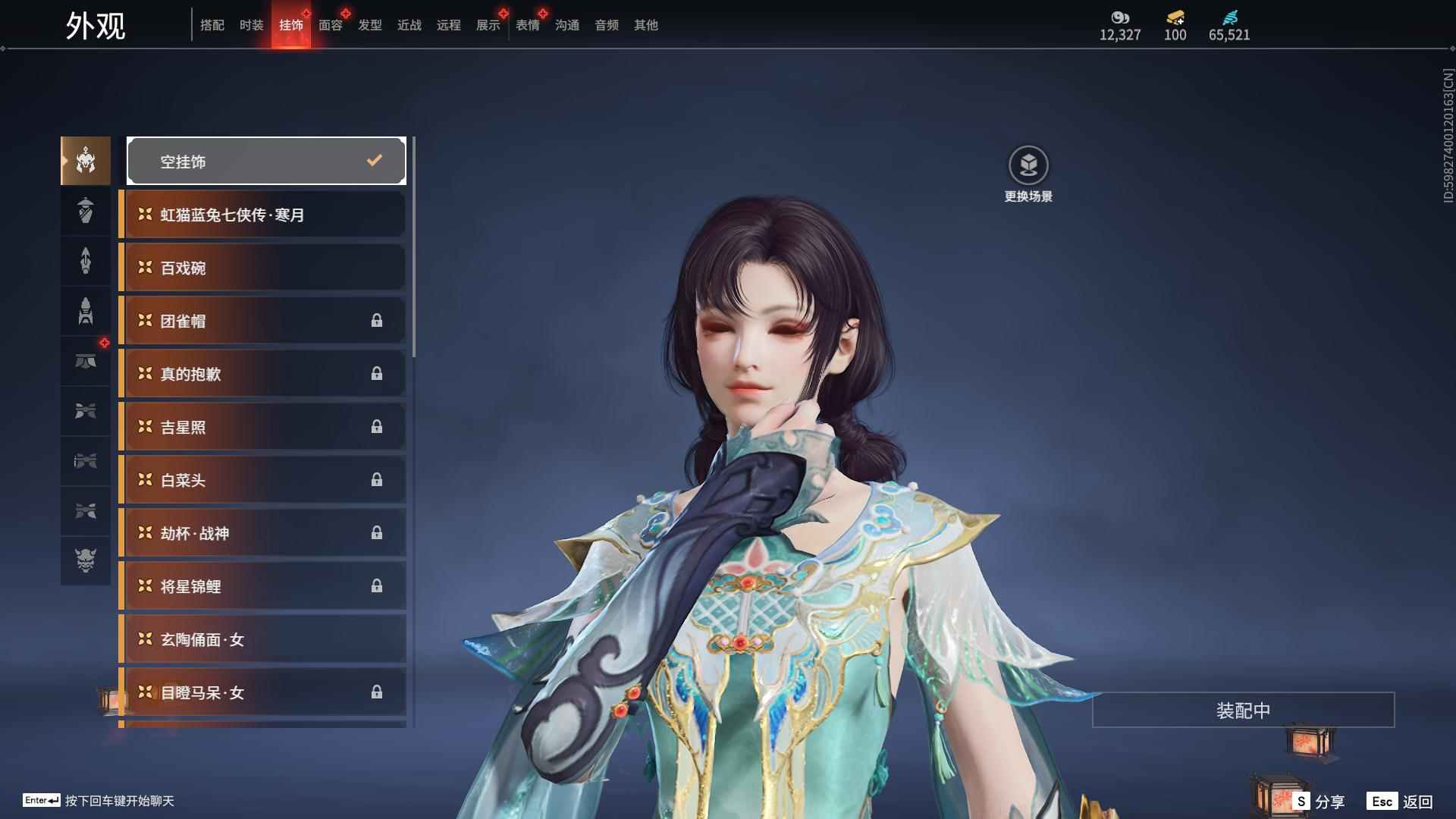
Task: Click the 更换场景 scene button
Action: tap(1028, 174)
